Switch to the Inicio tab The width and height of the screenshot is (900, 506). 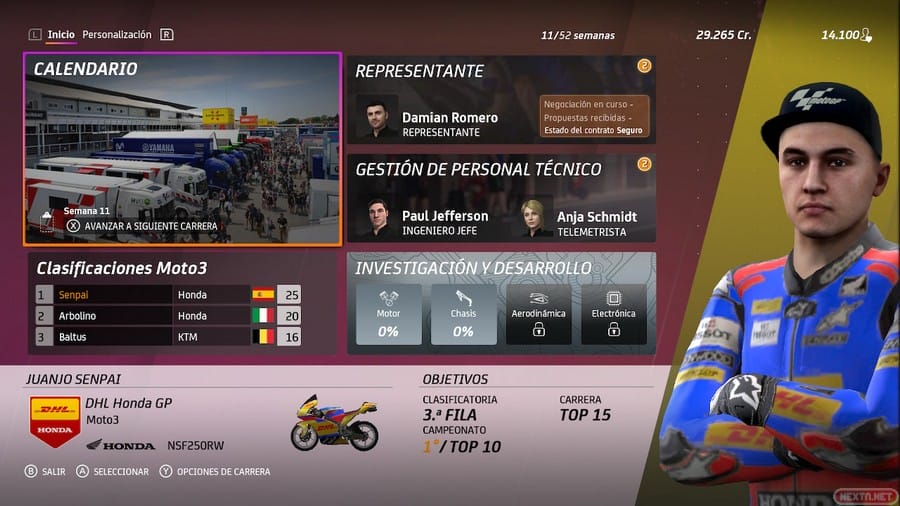click(x=61, y=35)
